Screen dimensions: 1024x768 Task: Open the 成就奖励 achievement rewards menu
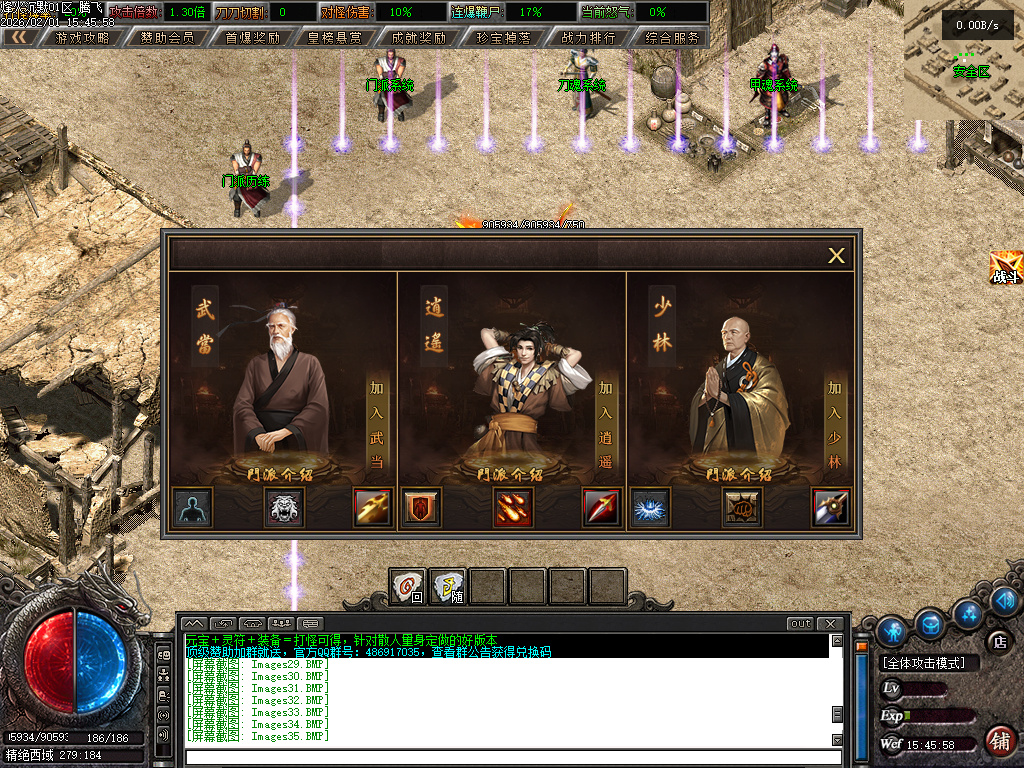419,38
